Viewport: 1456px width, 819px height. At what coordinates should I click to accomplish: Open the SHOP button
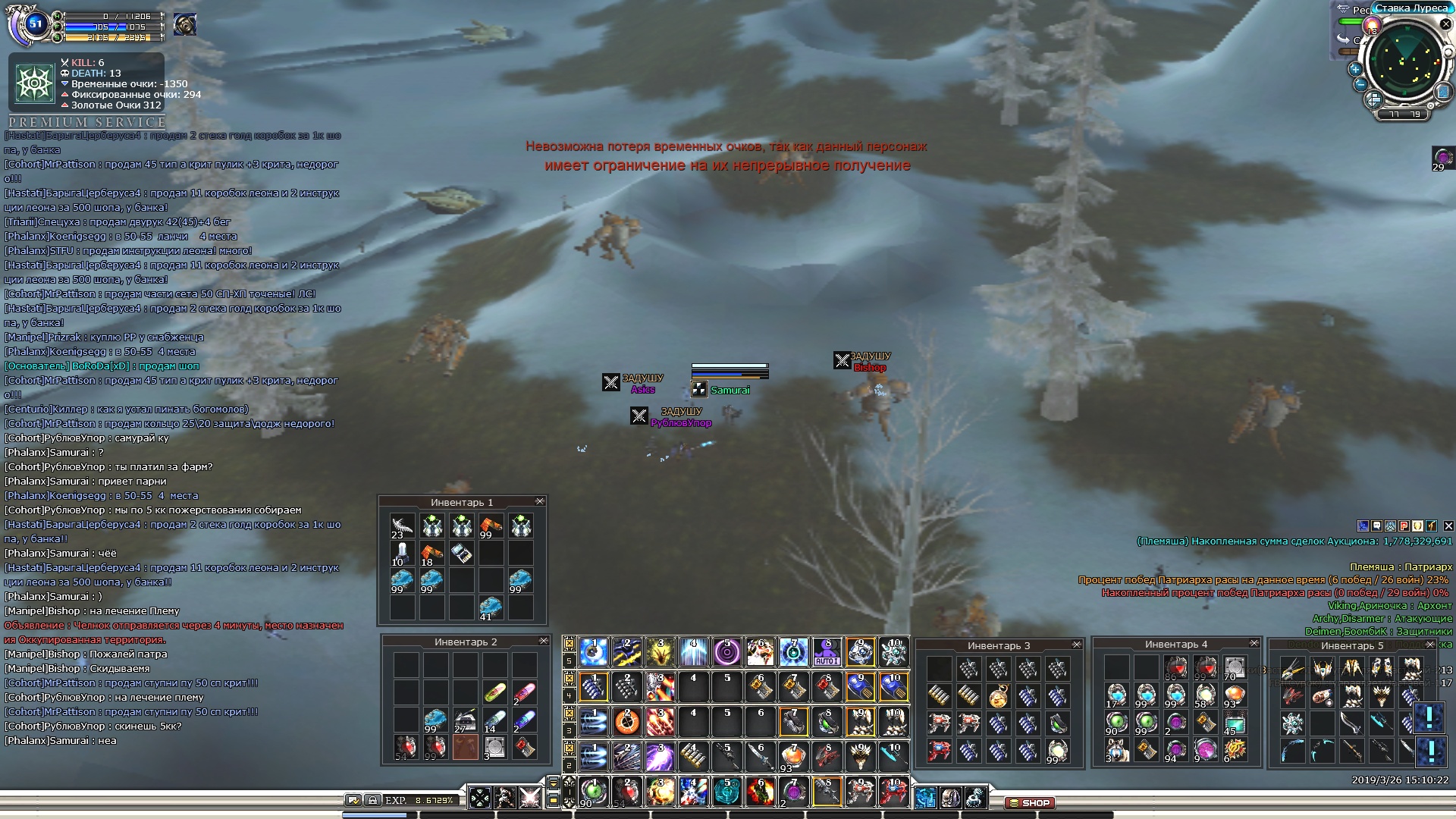1029,802
